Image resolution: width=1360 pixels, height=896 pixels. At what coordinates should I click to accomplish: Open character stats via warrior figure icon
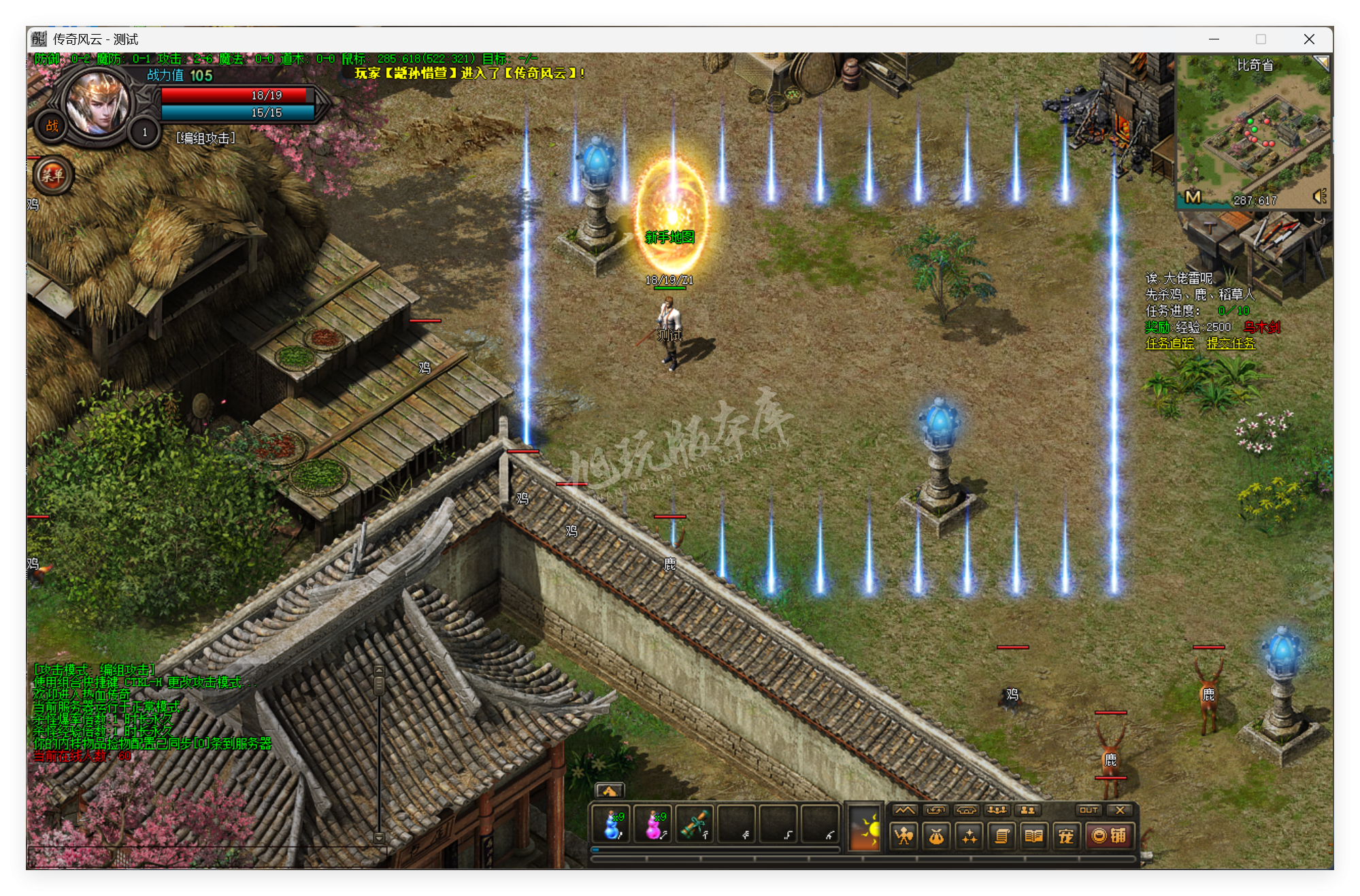tap(905, 835)
